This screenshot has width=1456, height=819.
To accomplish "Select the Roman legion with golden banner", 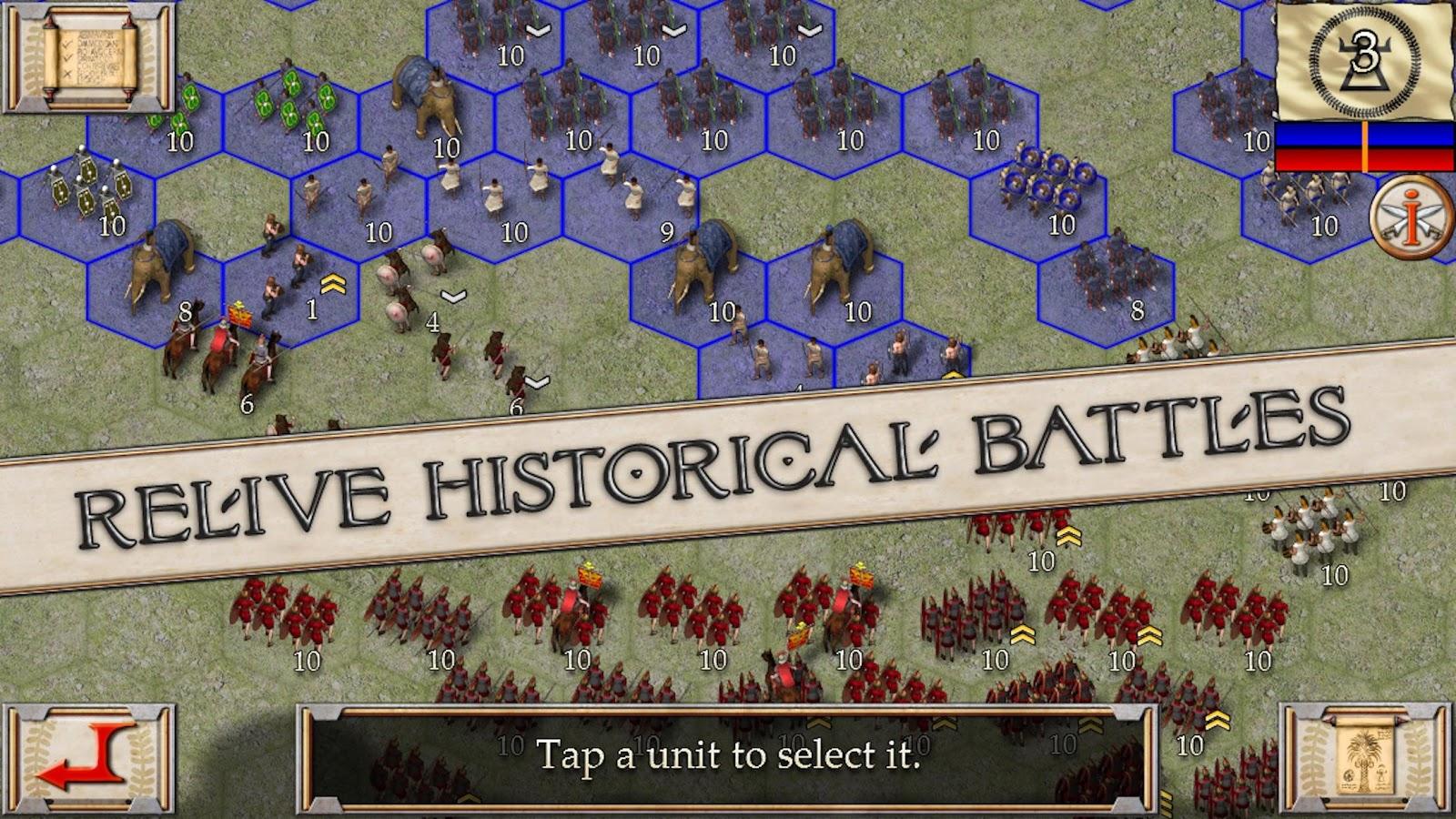I will point(590,591).
